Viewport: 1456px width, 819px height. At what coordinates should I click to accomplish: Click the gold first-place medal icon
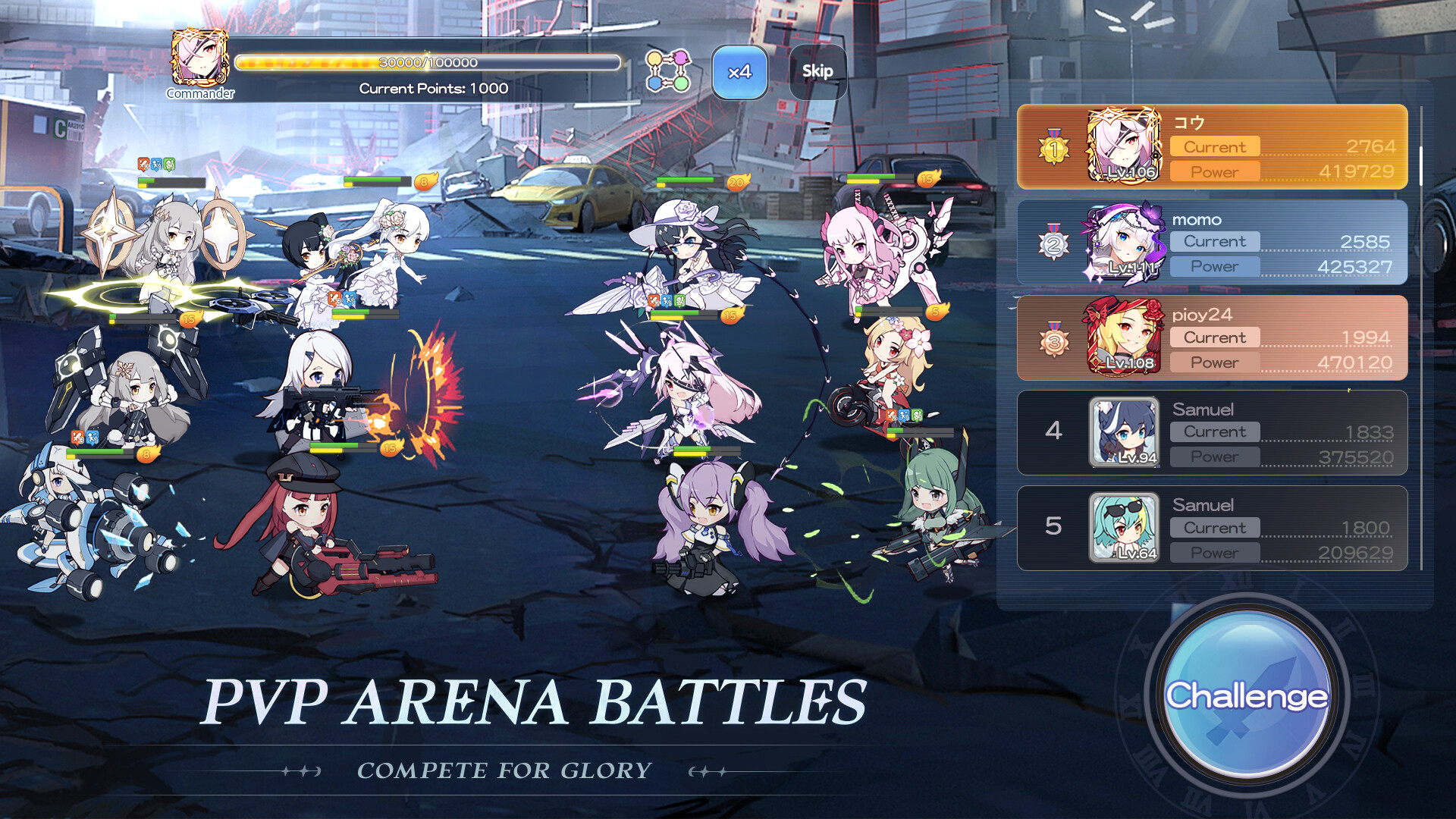point(1053,146)
